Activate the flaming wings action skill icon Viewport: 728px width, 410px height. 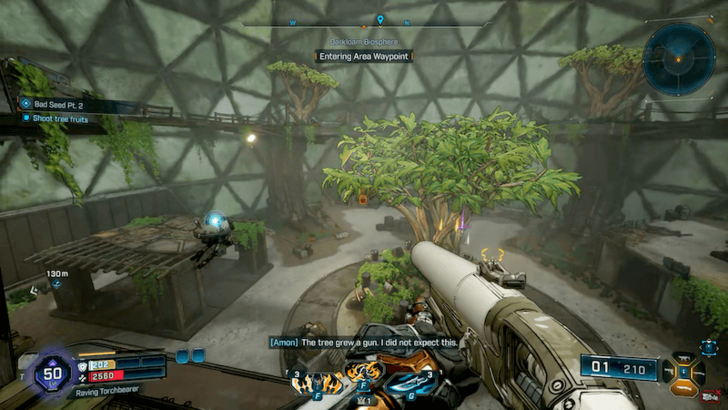point(363,382)
